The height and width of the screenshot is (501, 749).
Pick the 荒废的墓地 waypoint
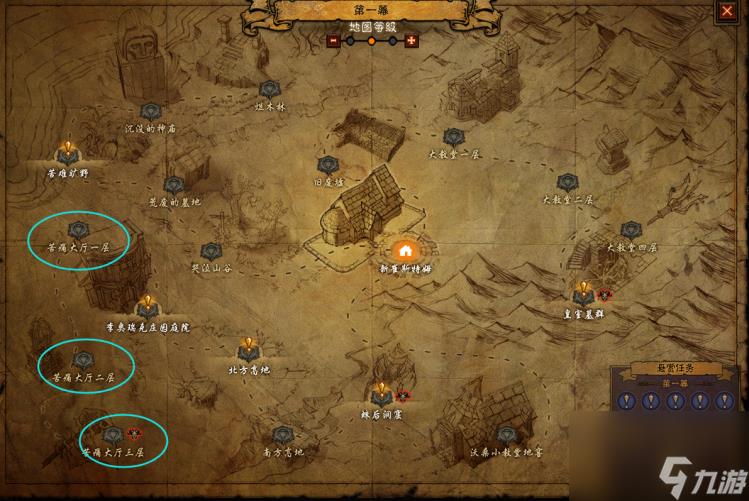point(174,185)
